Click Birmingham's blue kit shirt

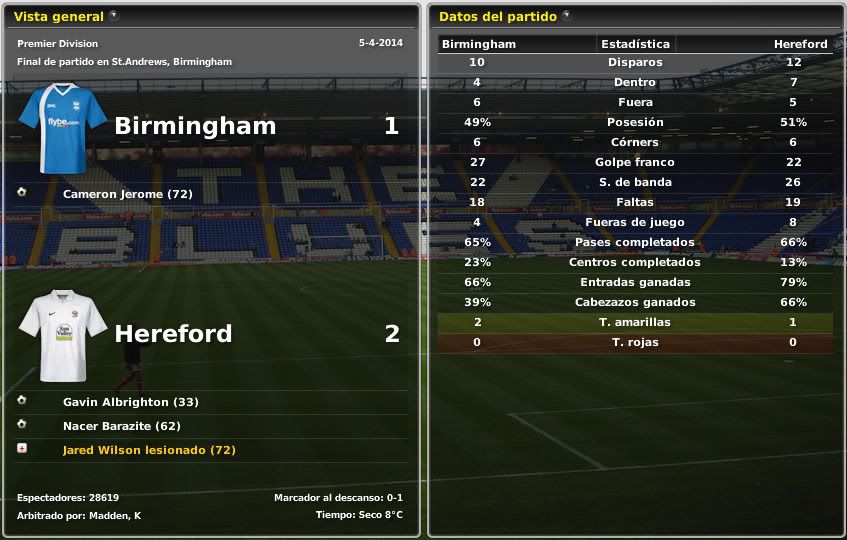coord(63,127)
